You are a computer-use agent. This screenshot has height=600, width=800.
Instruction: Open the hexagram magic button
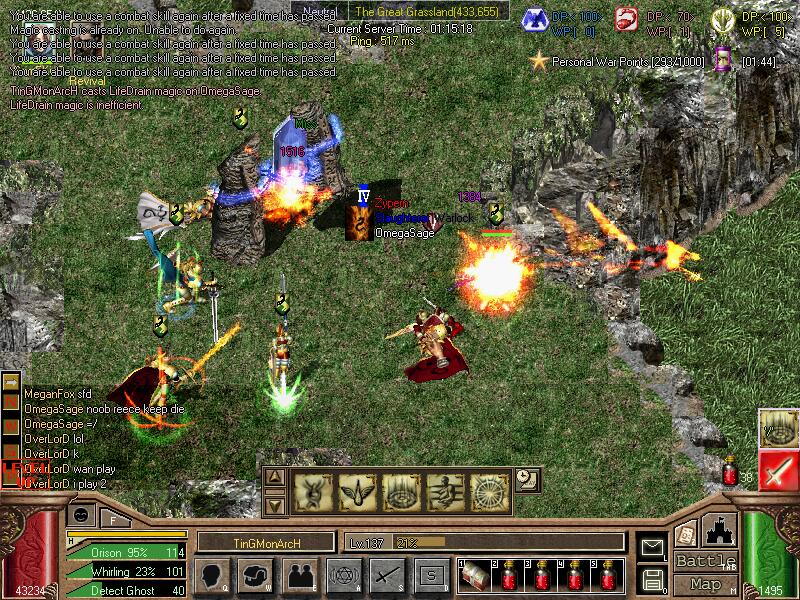point(343,575)
